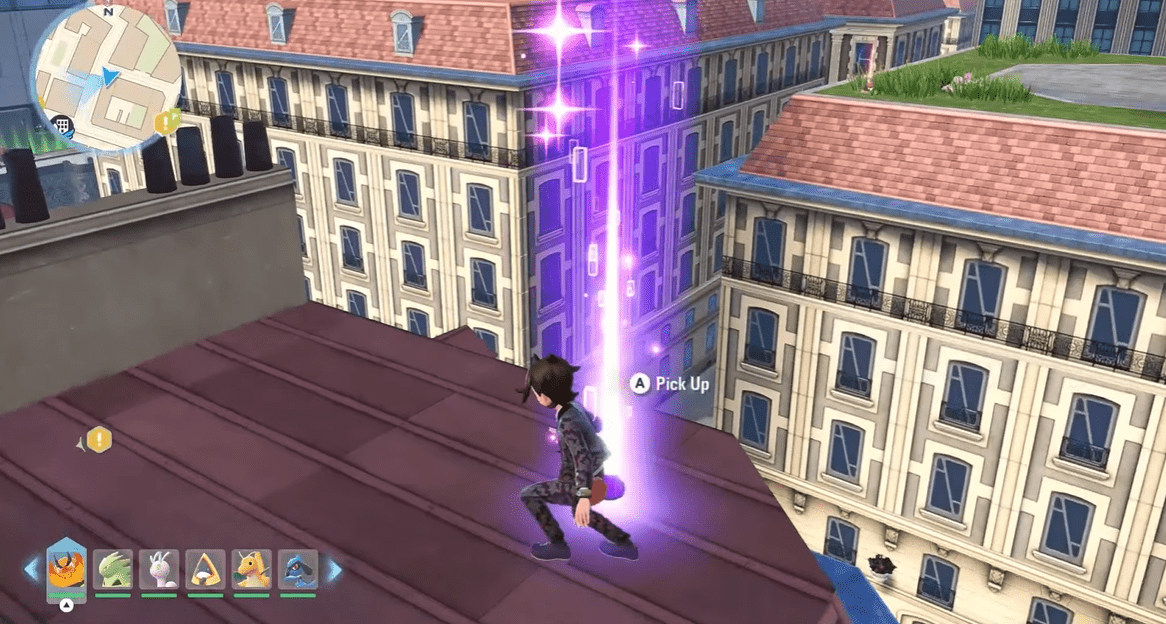1166x624 pixels.
Task: Select the active orange fire Pokémon party slot
Action: coord(66,570)
